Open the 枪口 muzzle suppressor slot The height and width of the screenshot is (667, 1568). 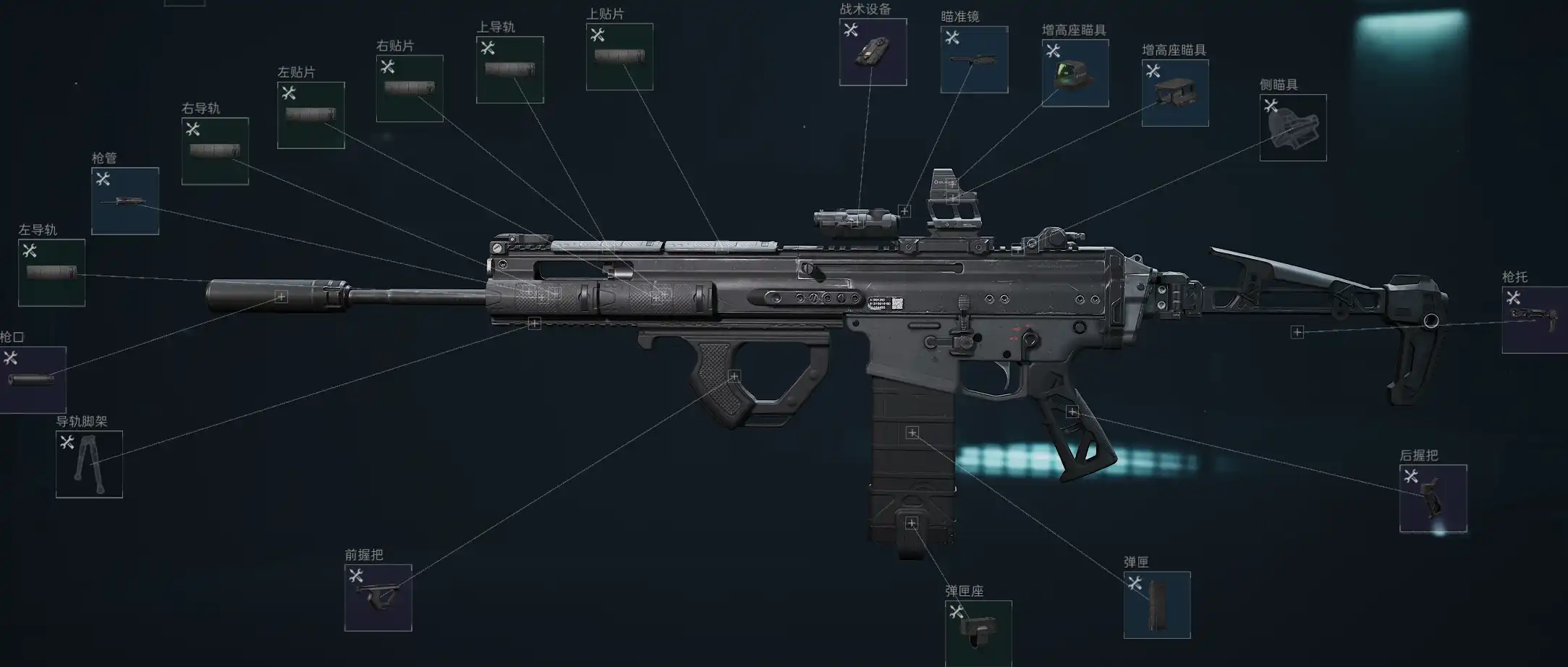point(32,380)
